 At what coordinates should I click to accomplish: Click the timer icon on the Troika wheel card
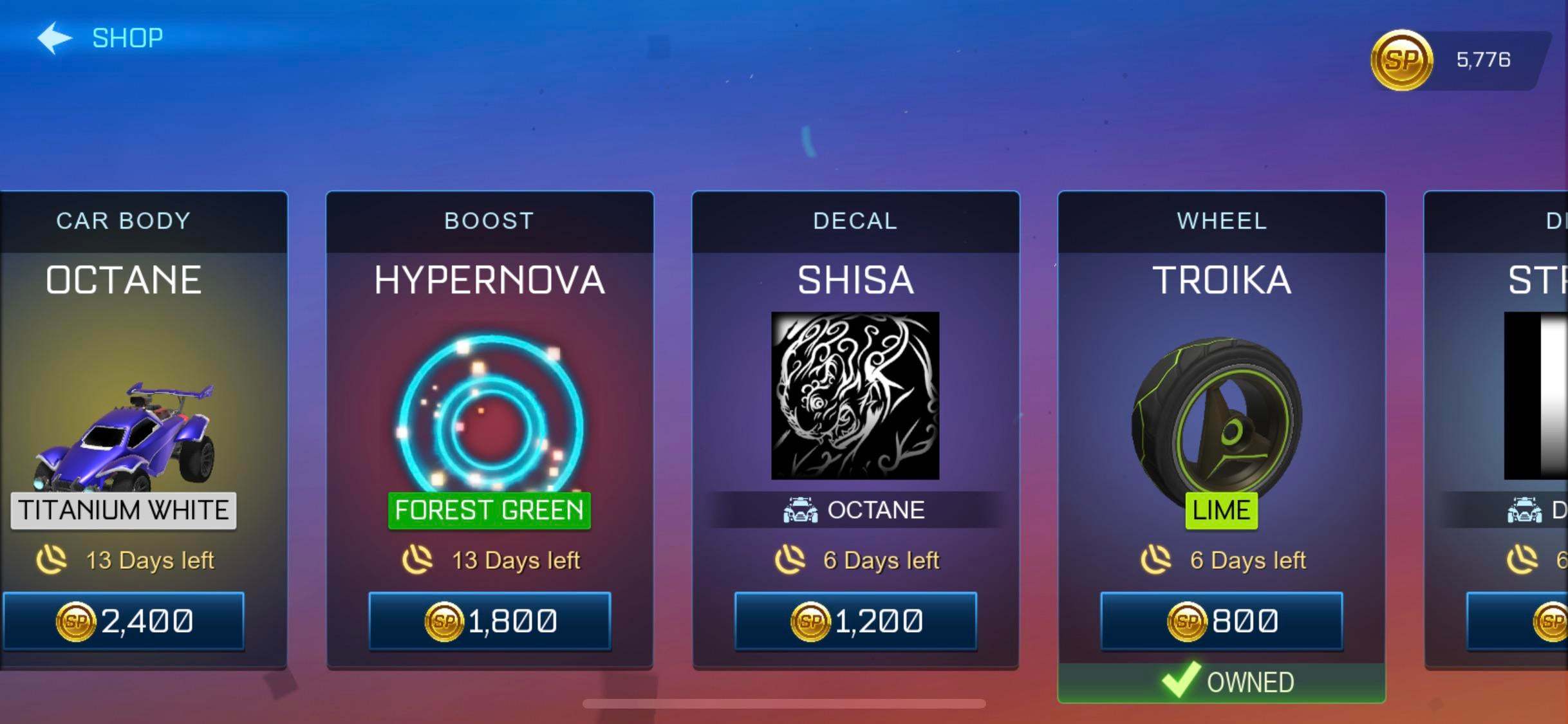[1157, 561]
